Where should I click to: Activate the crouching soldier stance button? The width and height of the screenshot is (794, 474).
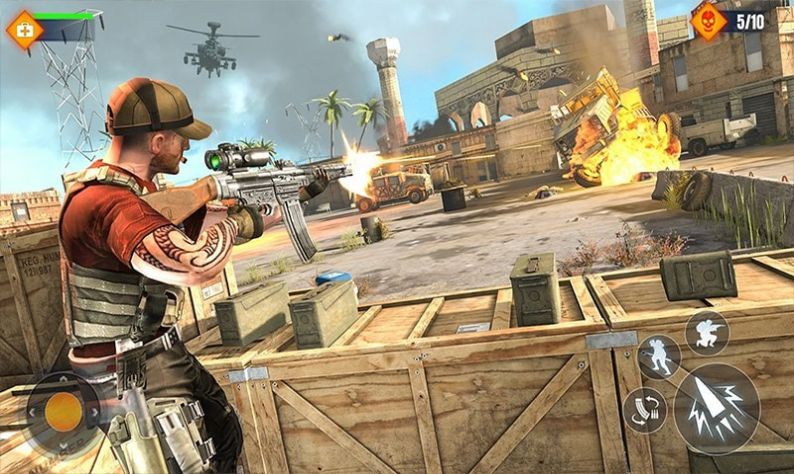(x=706, y=333)
